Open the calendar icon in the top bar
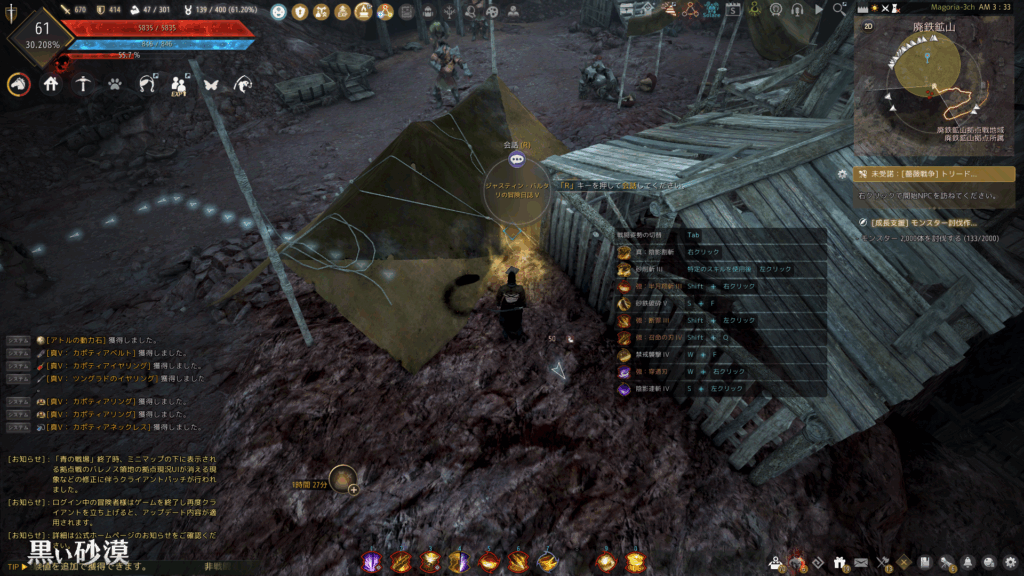This screenshot has width=1024, height=576. pos(734,10)
